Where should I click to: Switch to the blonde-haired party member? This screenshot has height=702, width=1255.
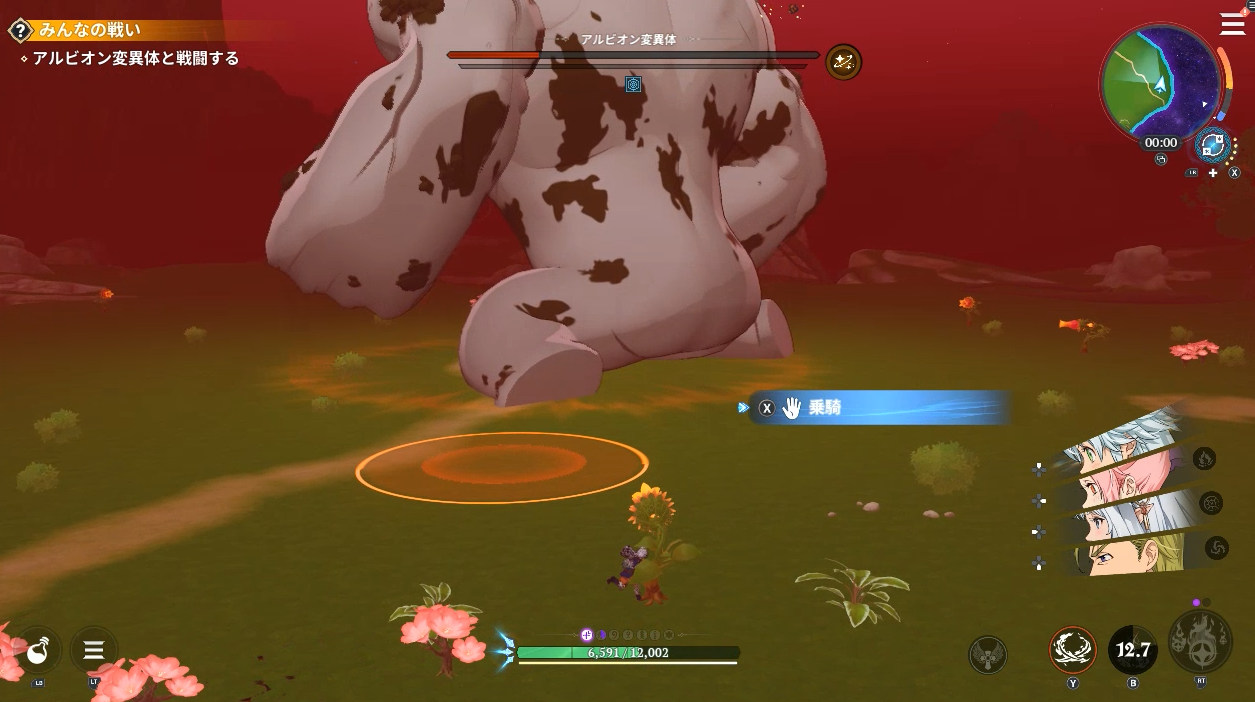tap(1122, 556)
